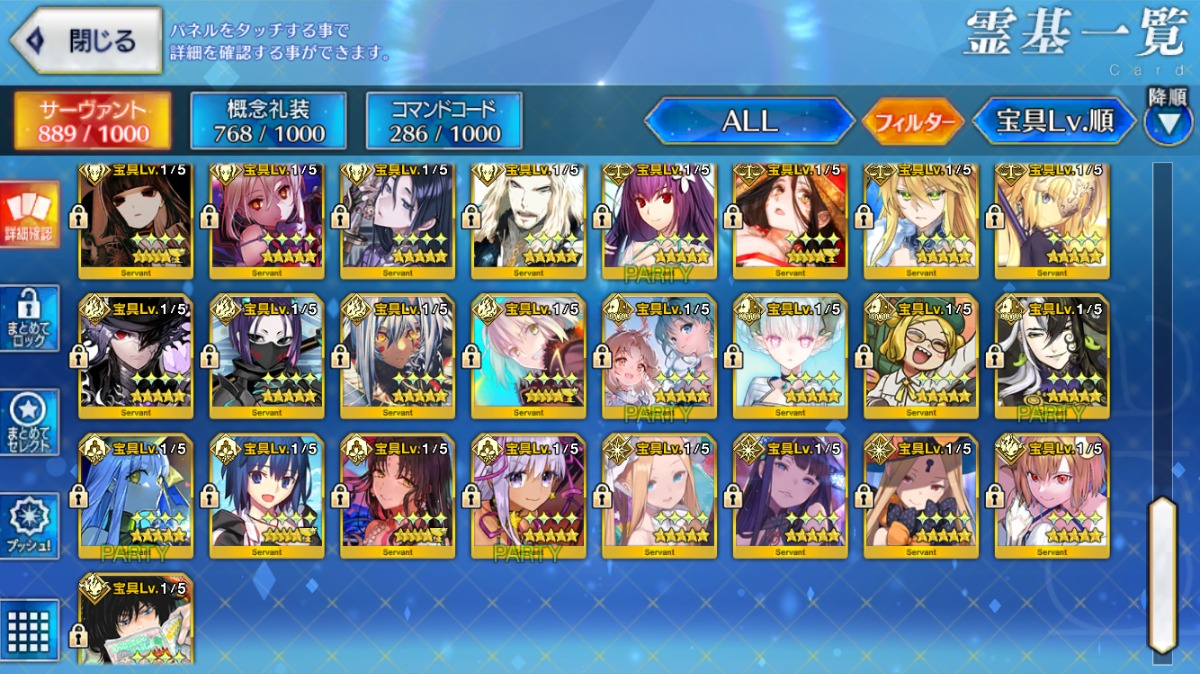
Task: Choose まとめてロック bulk lock
Action: pyautogui.click(x=29, y=318)
